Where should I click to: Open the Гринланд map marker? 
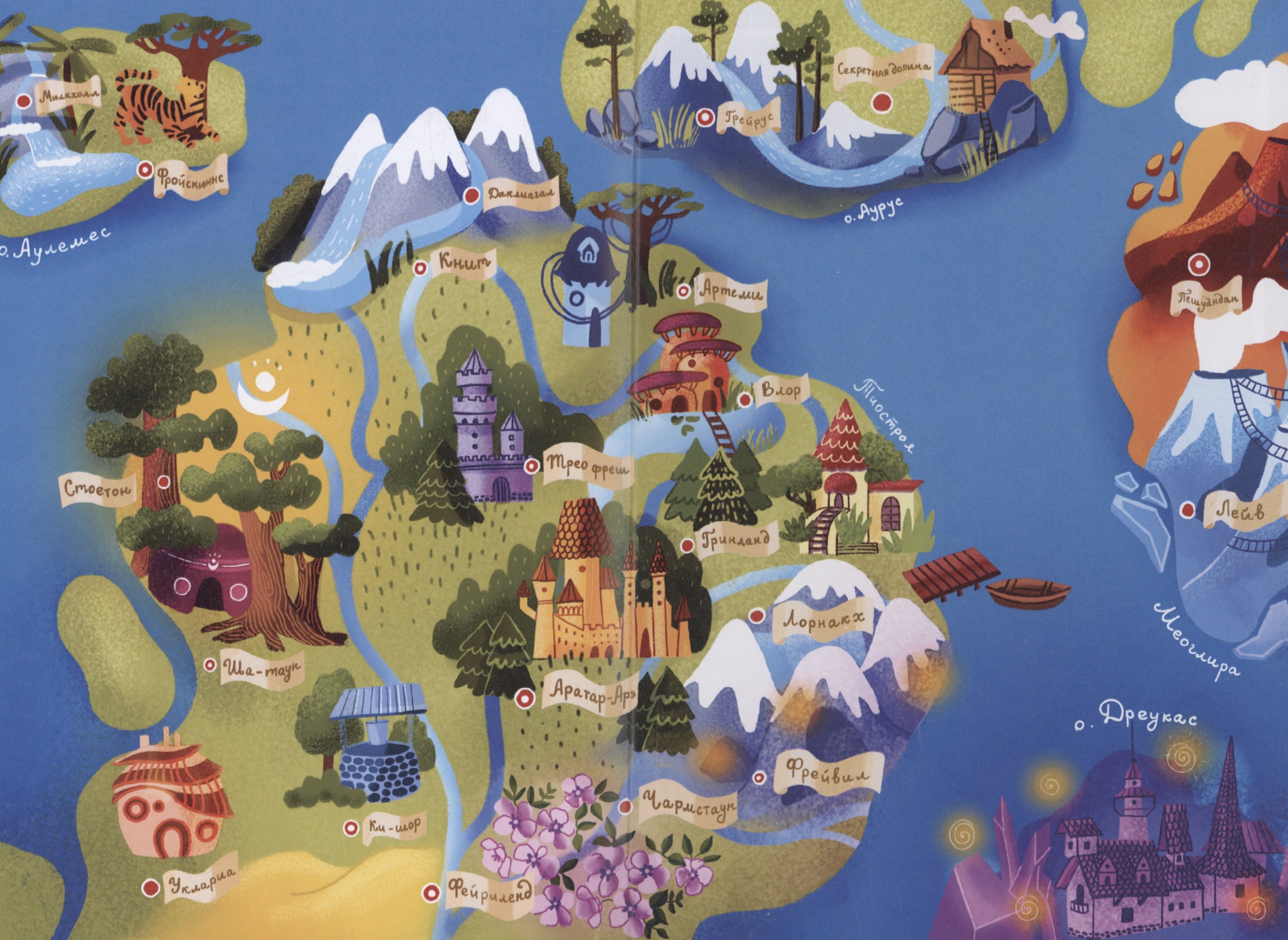coord(688,545)
